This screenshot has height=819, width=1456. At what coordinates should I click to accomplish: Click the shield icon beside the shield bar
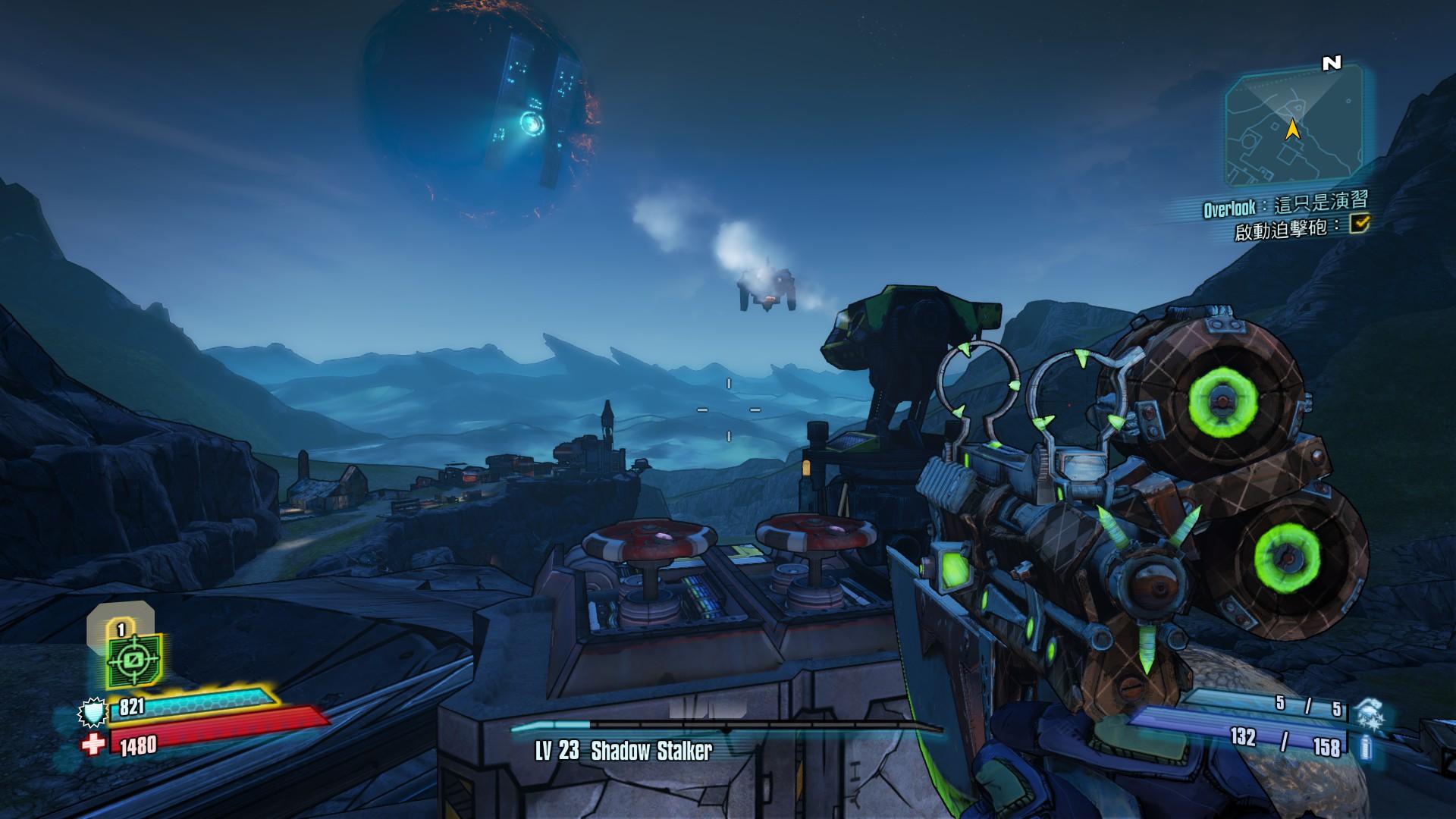pyautogui.click(x=91, y=712)
